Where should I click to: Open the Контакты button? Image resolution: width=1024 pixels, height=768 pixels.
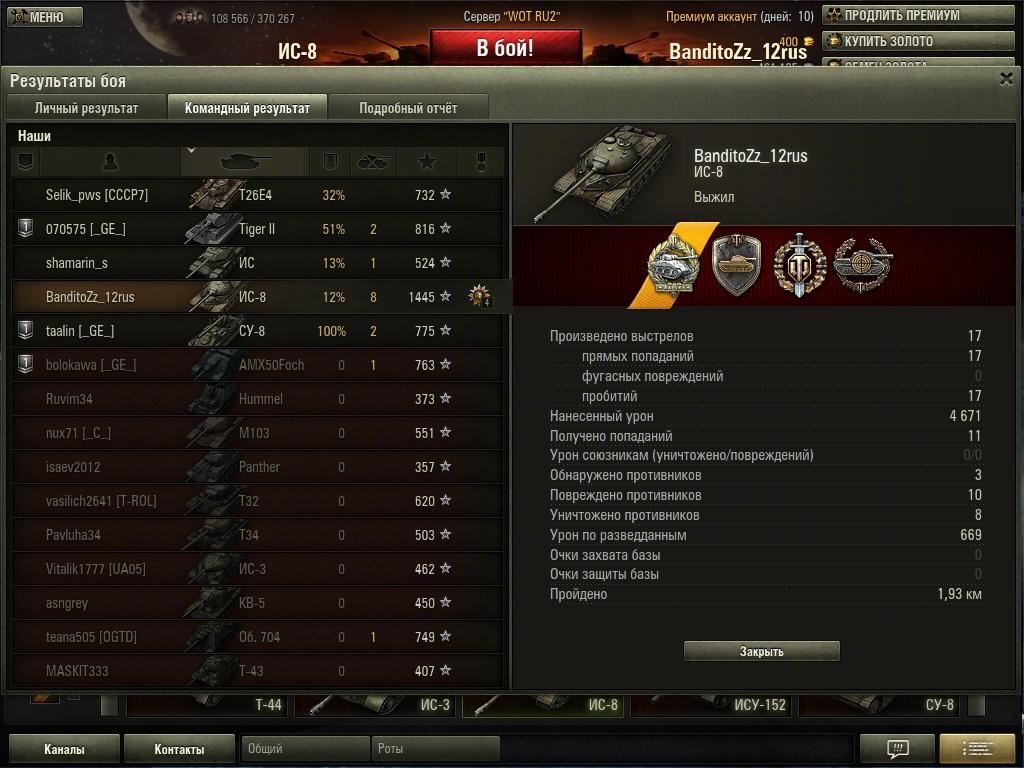click(x=179, y=749)
